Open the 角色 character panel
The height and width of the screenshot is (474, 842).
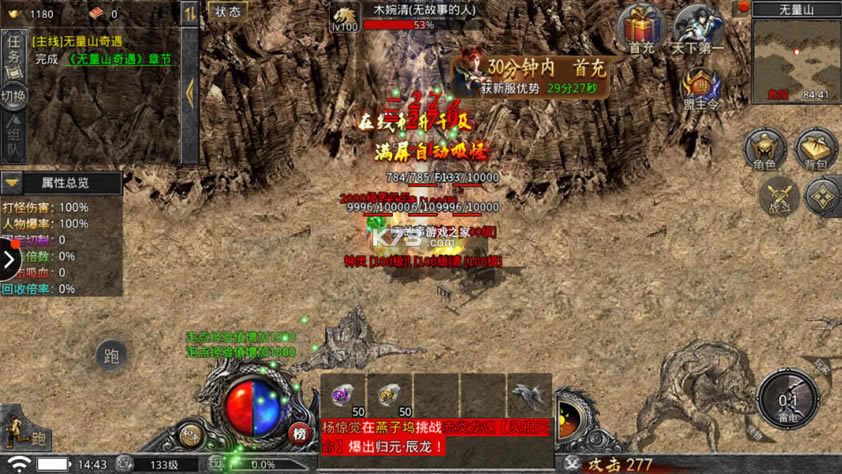click(x=764, y=150)
